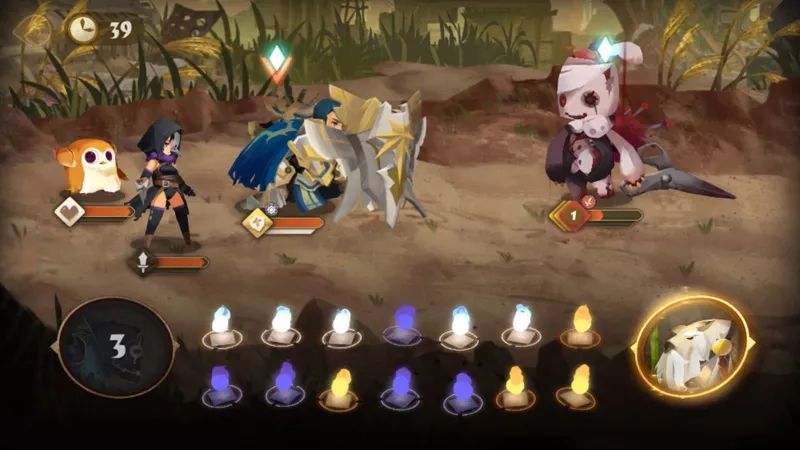
Task: Open the faded diamond menu icon
Action: [x=32, y=30]
